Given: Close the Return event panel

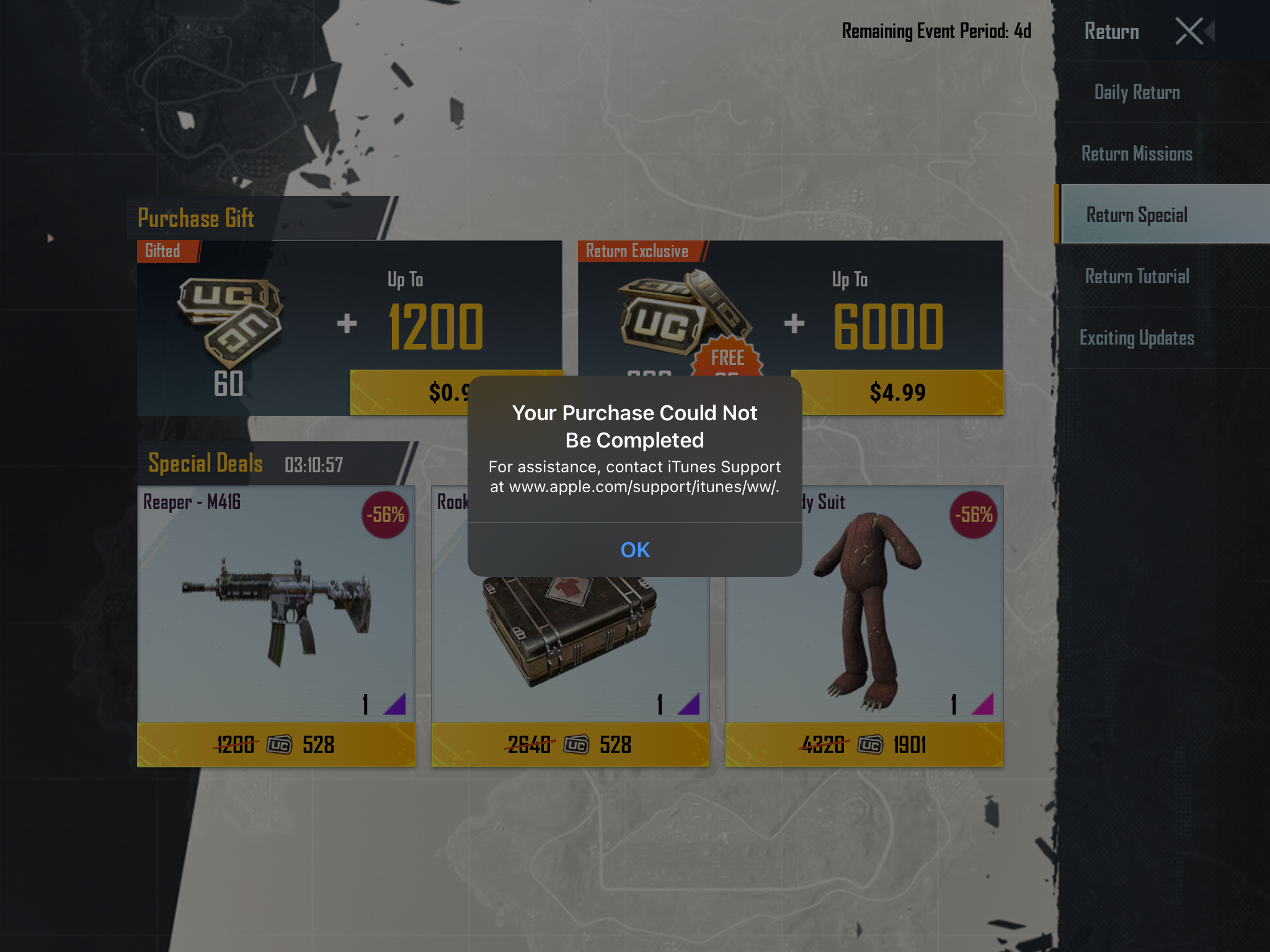Looking at the screenshot, I should [1190, 31].
